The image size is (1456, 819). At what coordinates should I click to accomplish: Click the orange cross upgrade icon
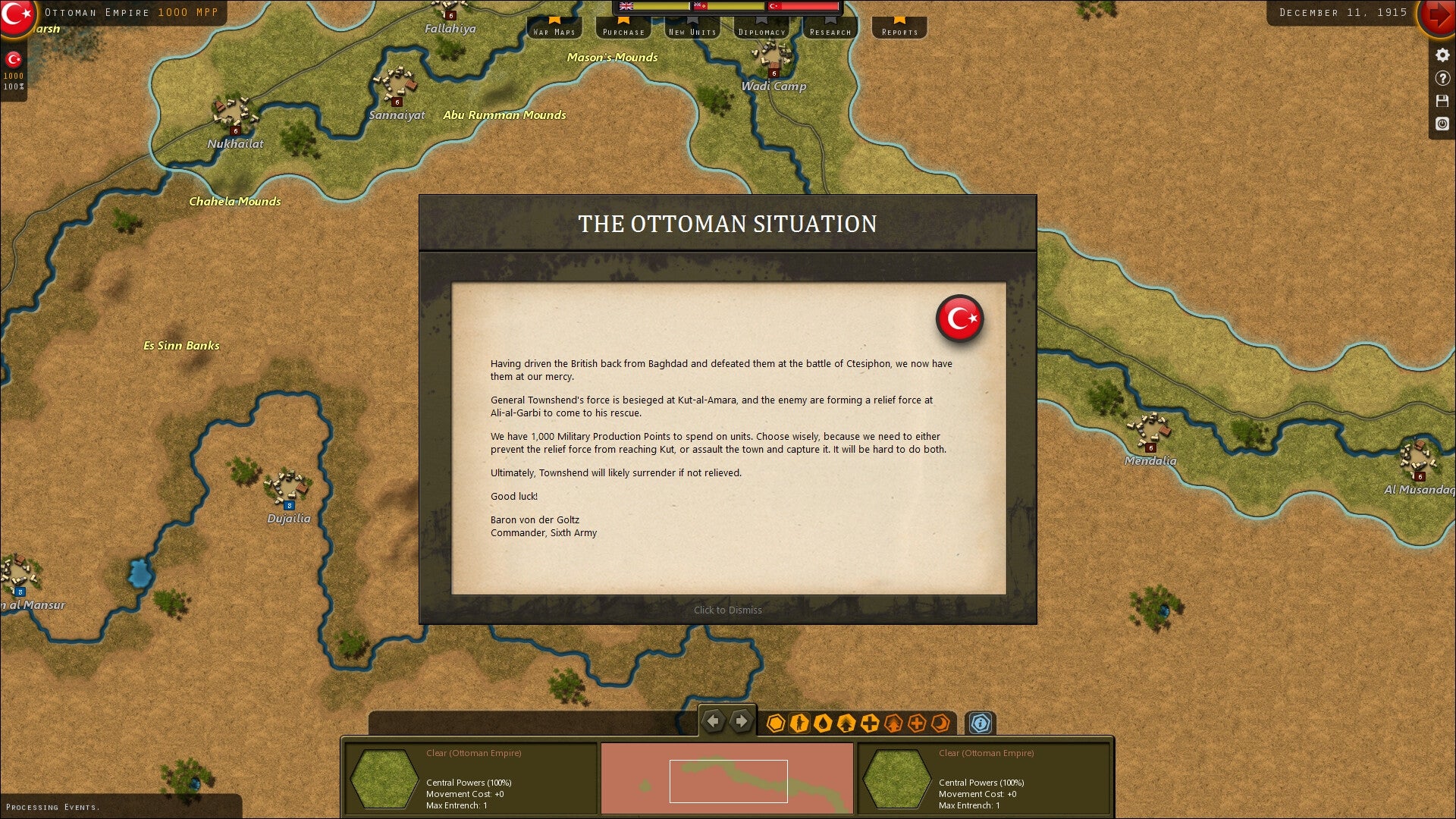click(918, 723)
